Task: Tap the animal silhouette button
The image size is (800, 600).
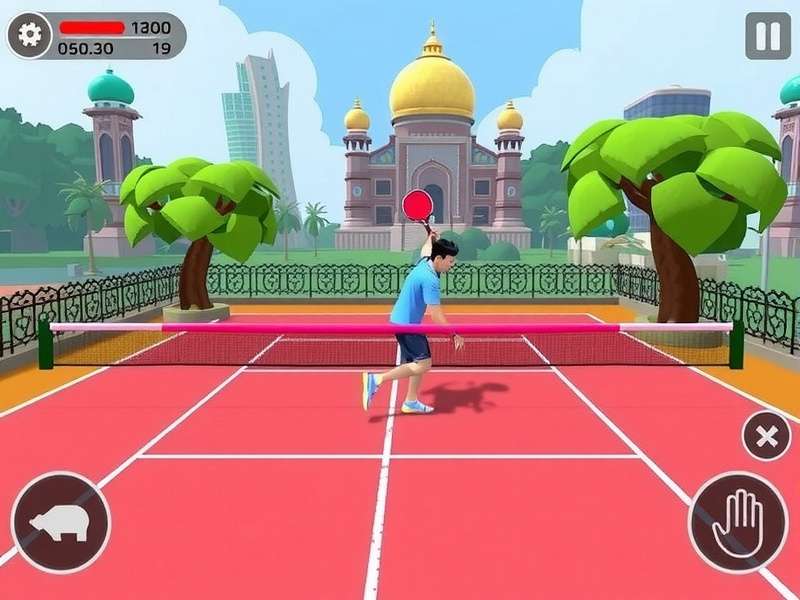Action: [60, 522]
